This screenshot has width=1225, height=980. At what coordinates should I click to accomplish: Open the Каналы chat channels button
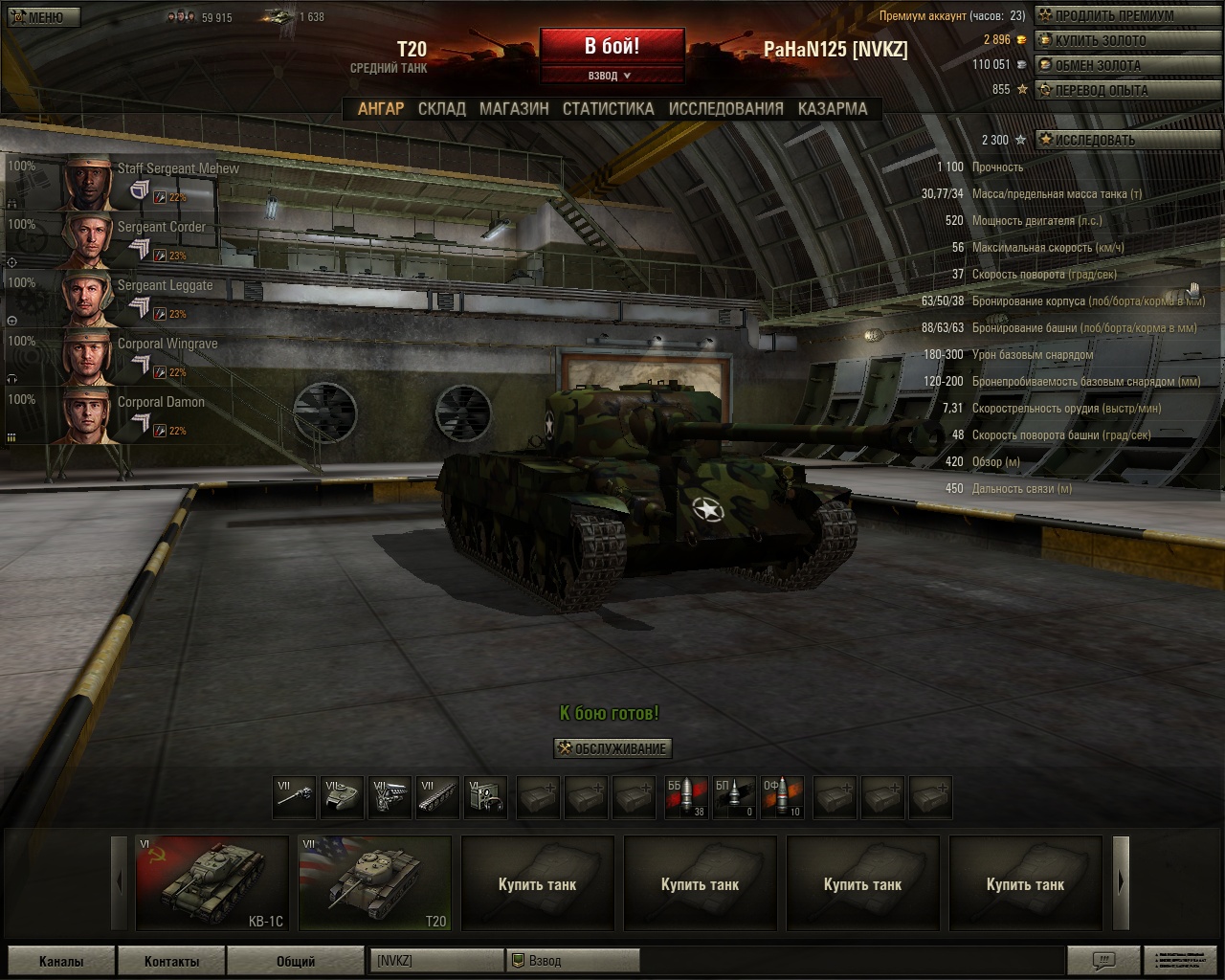coord(61,961)
